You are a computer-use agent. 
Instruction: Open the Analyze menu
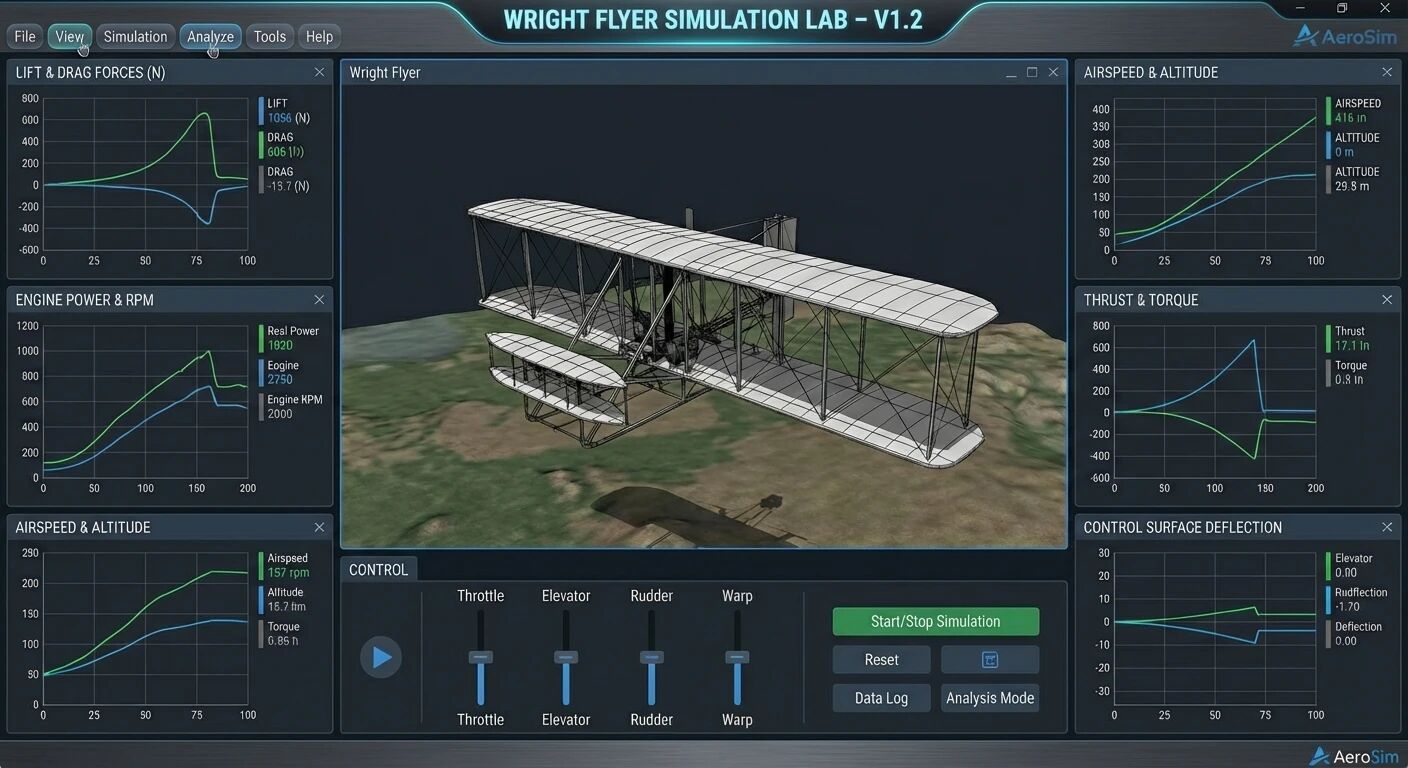point(210,37)
